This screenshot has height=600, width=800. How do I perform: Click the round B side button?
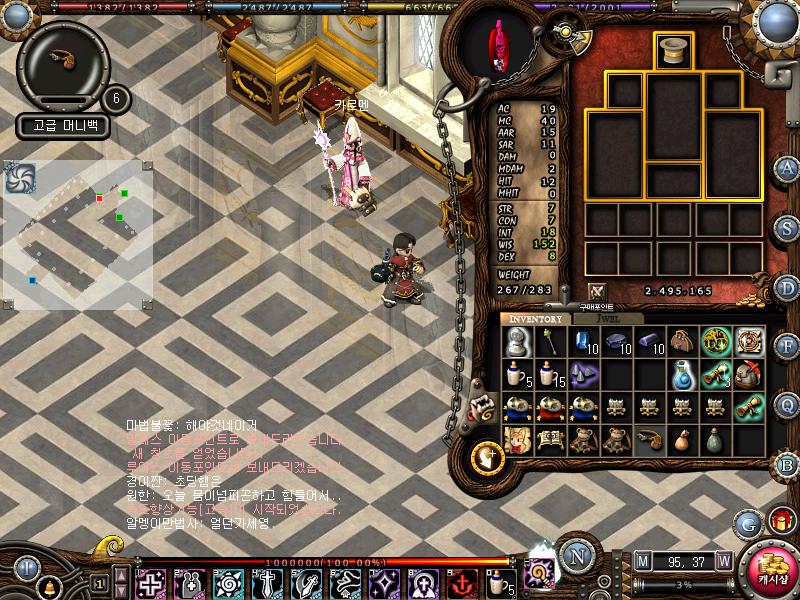[x=787, y=464]
